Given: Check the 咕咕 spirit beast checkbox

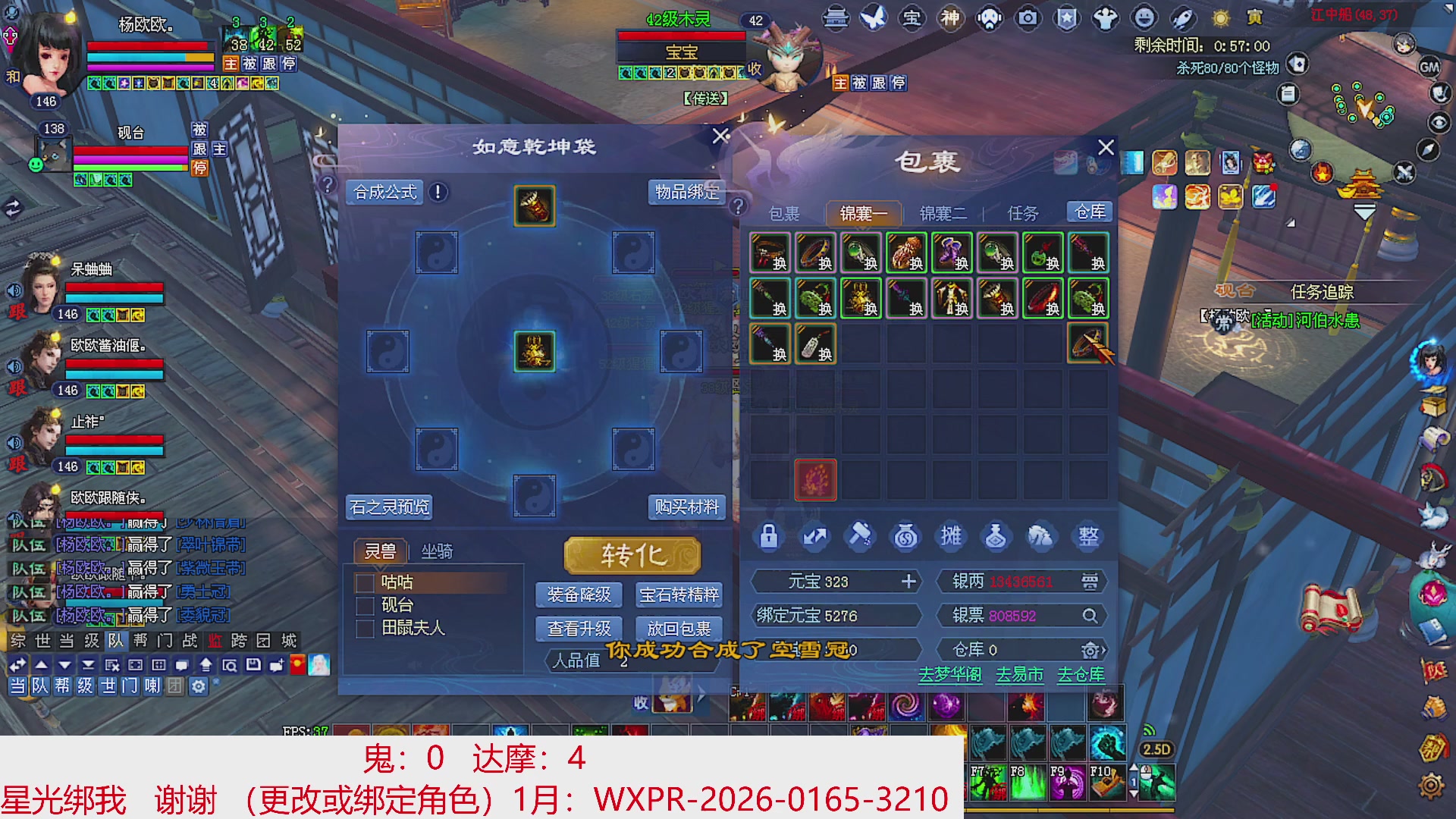Looking at the screenshot, I should coord(363,582).
